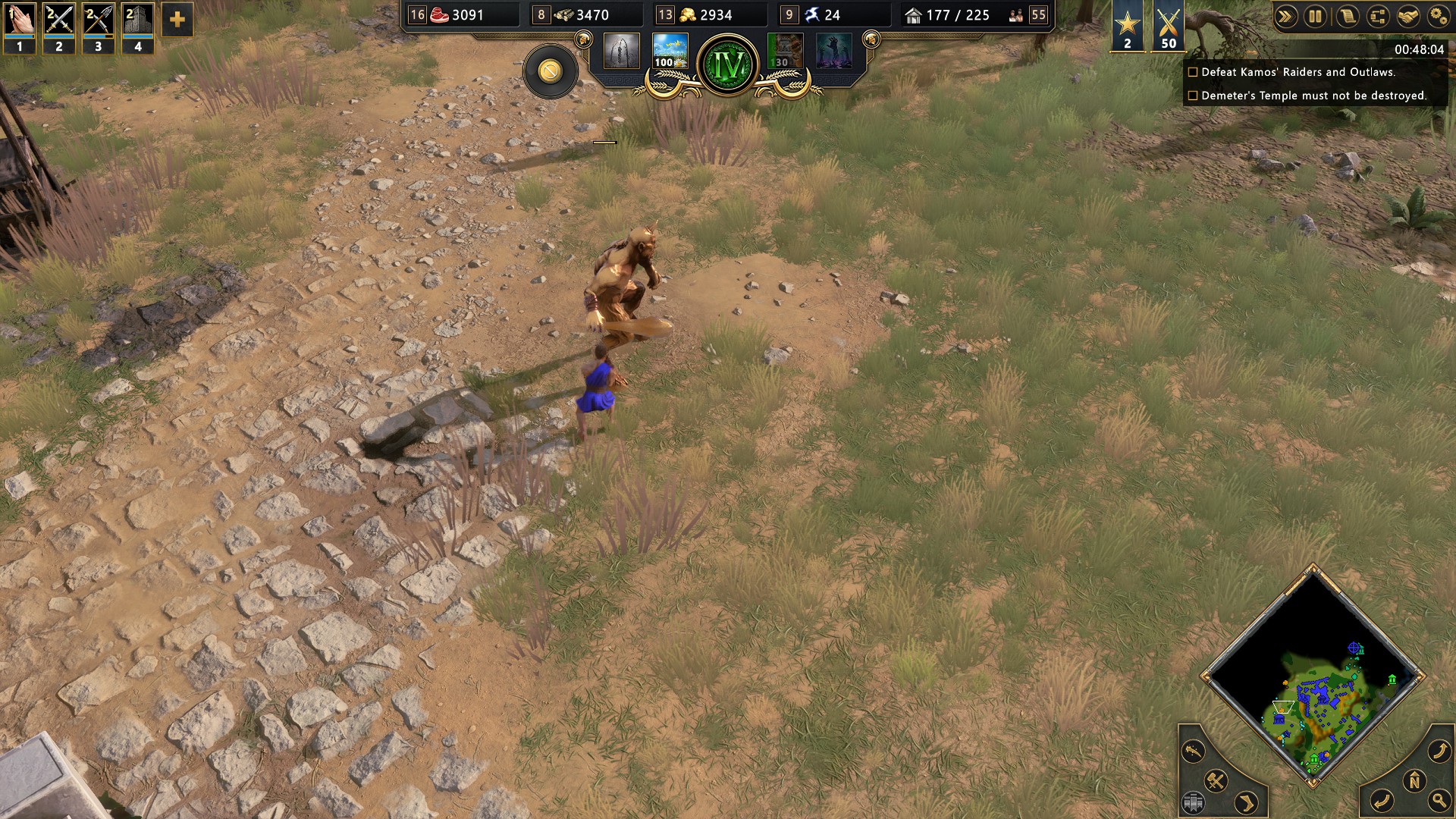Screen dimensions: 1456x819
Task: Cast the grey wheat-stalk god power
Action: (621, 51)
